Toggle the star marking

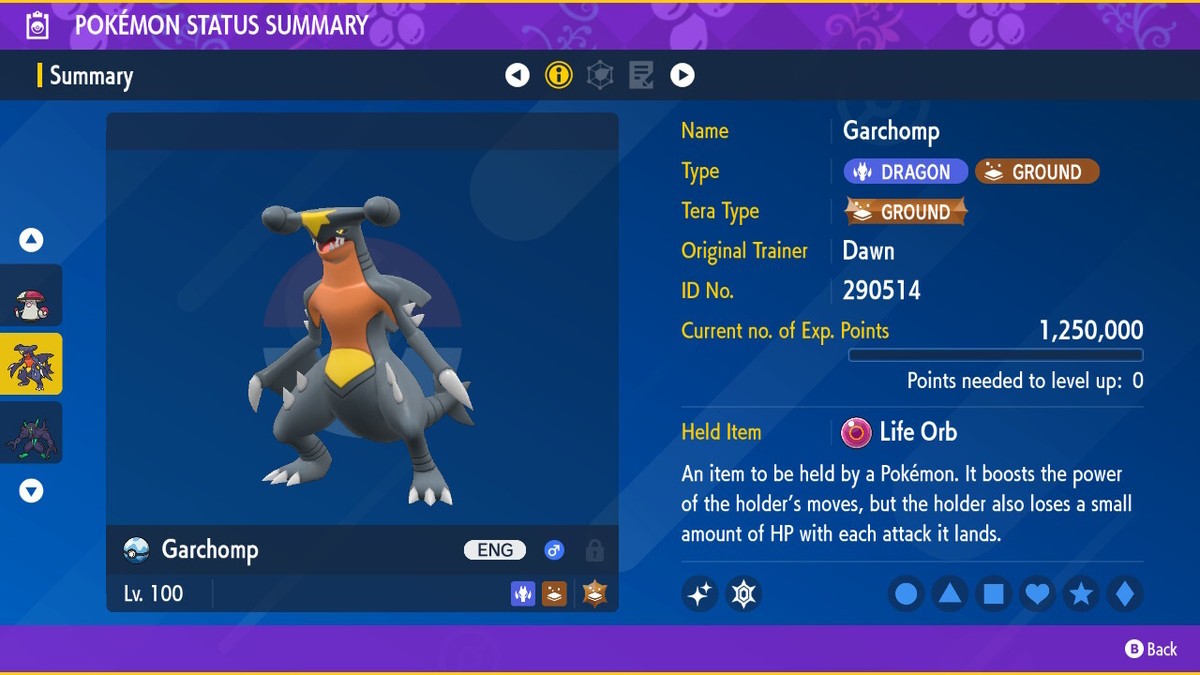coord(1081,595)
